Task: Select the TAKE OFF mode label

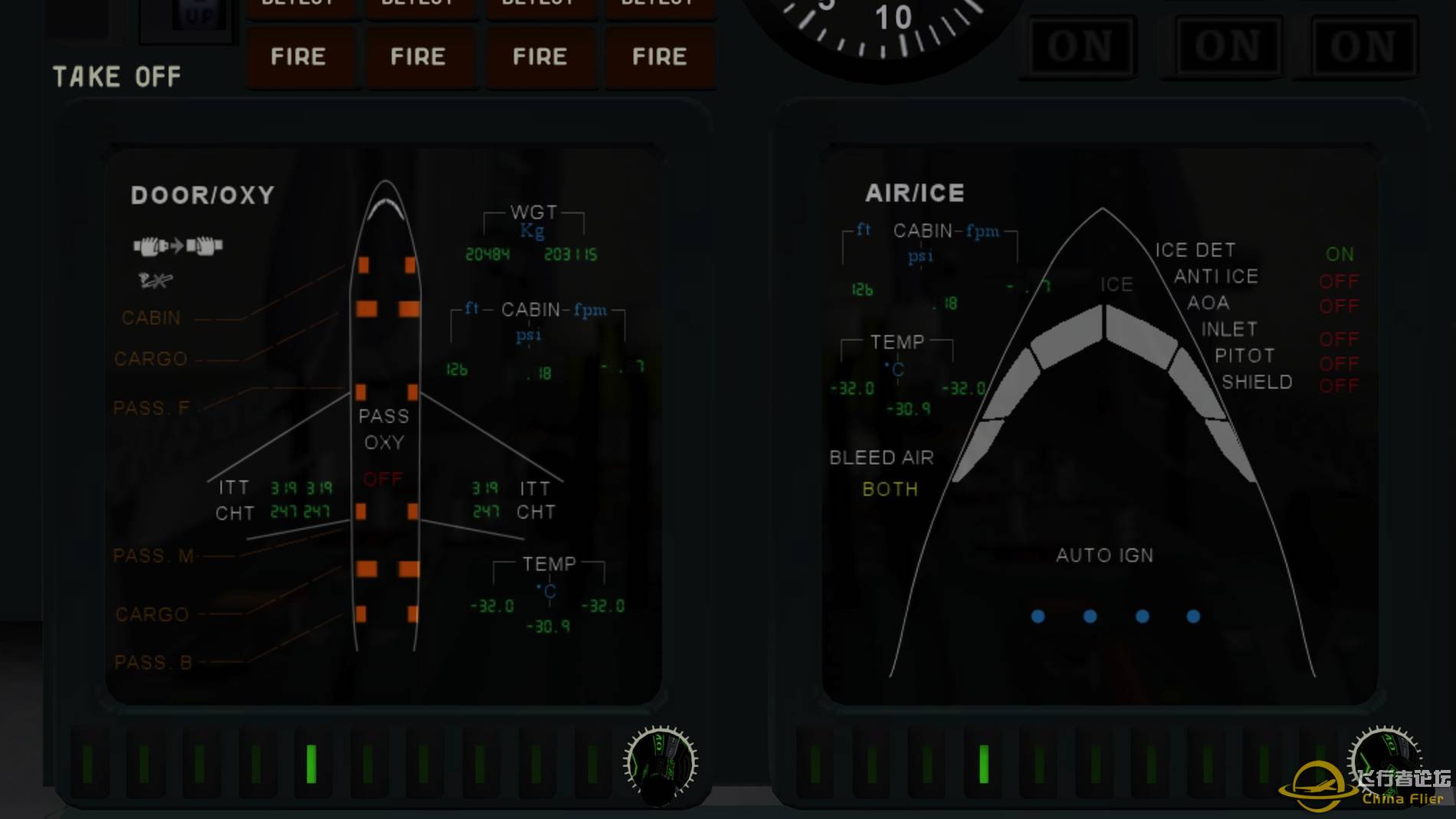Action: click(x=116, y=76)
